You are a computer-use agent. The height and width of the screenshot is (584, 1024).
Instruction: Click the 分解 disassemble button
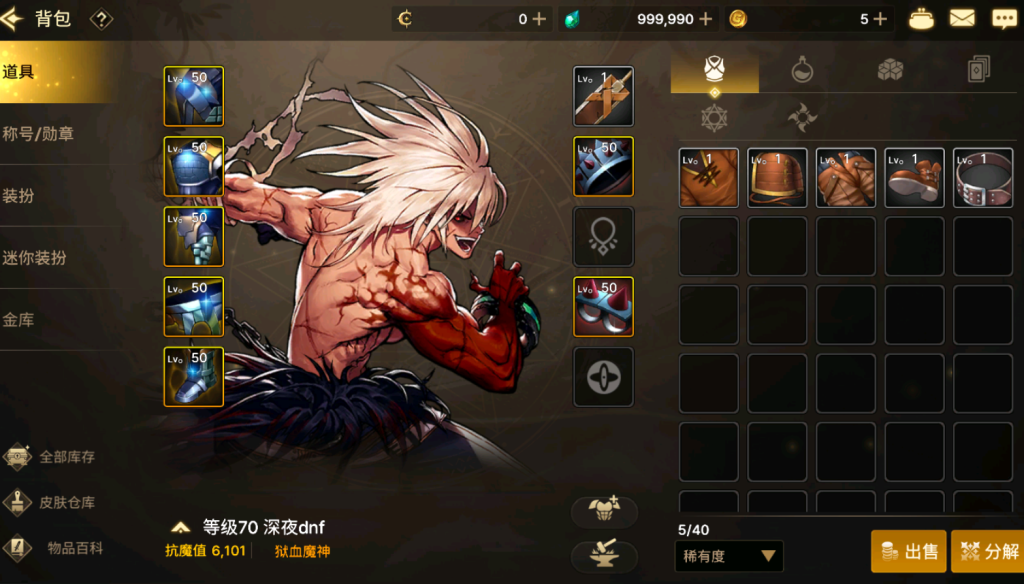(988, 551)
